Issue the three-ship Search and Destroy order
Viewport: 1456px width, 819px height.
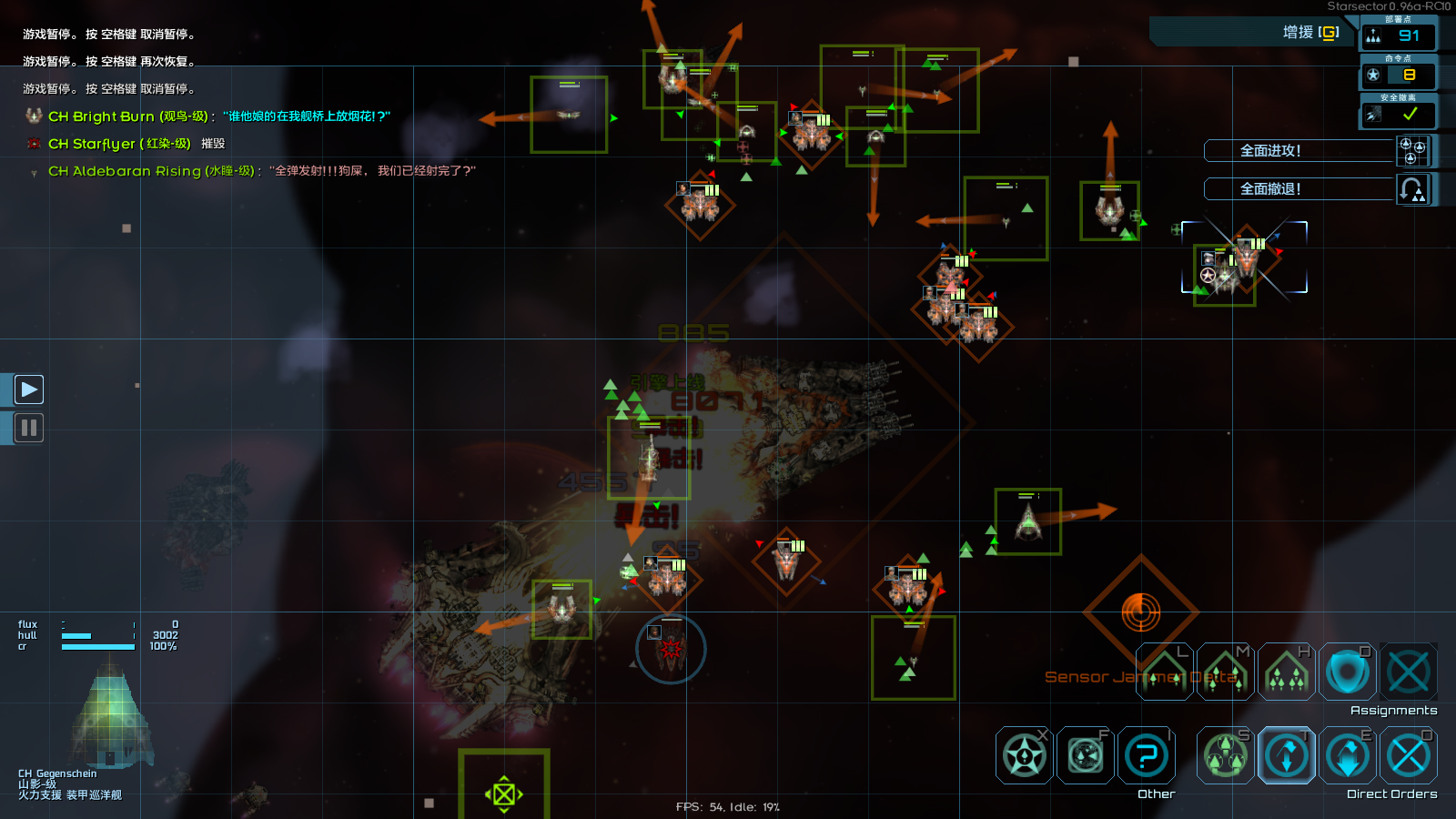pyautogui.click(x=1226, y=755)
